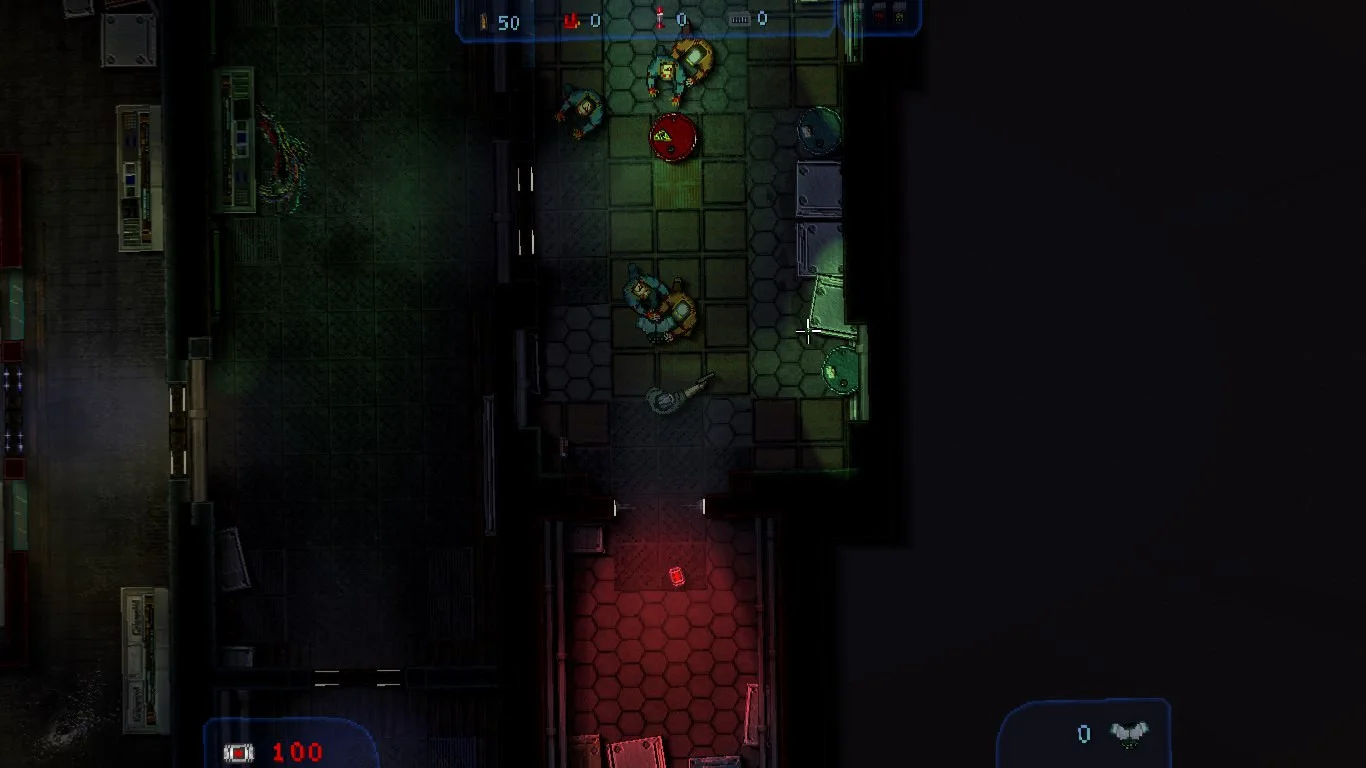Select the red shotgun shells icon
This screenshot has width=1366, height=768.
pos(571,20)
